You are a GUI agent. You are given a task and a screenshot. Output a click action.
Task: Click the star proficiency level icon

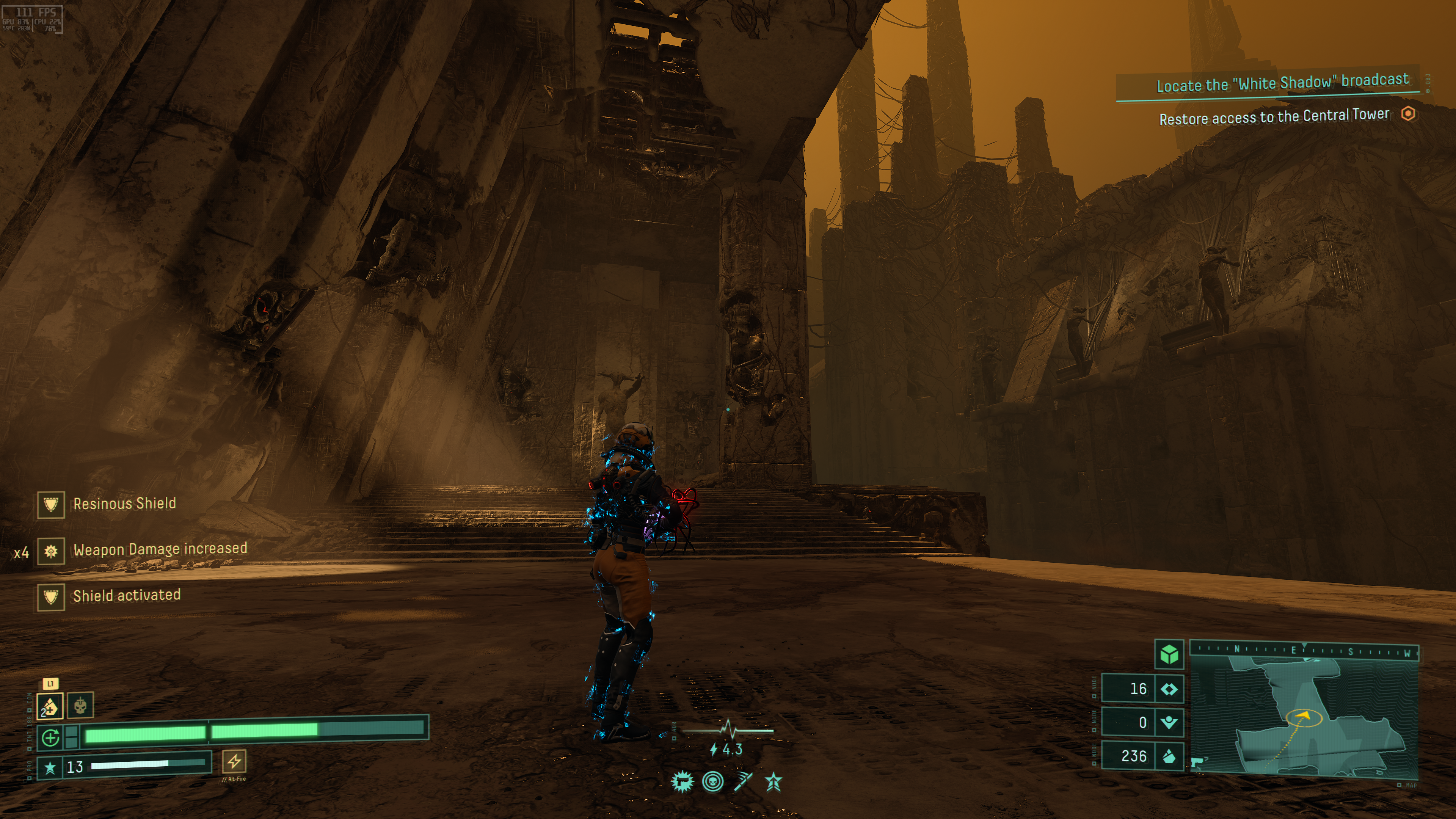coord(50,767)
